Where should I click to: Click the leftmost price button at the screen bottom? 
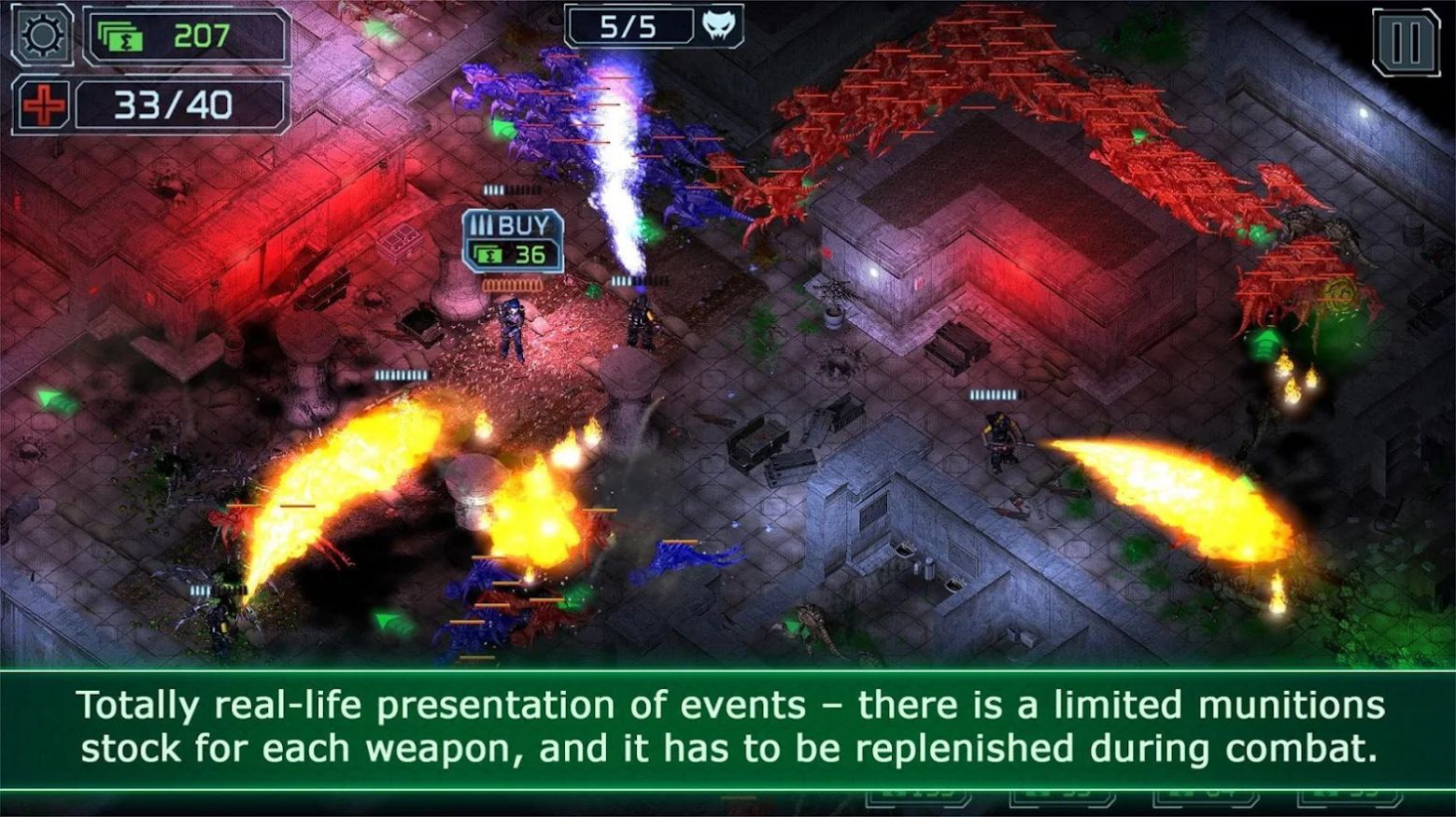point(920,801)
